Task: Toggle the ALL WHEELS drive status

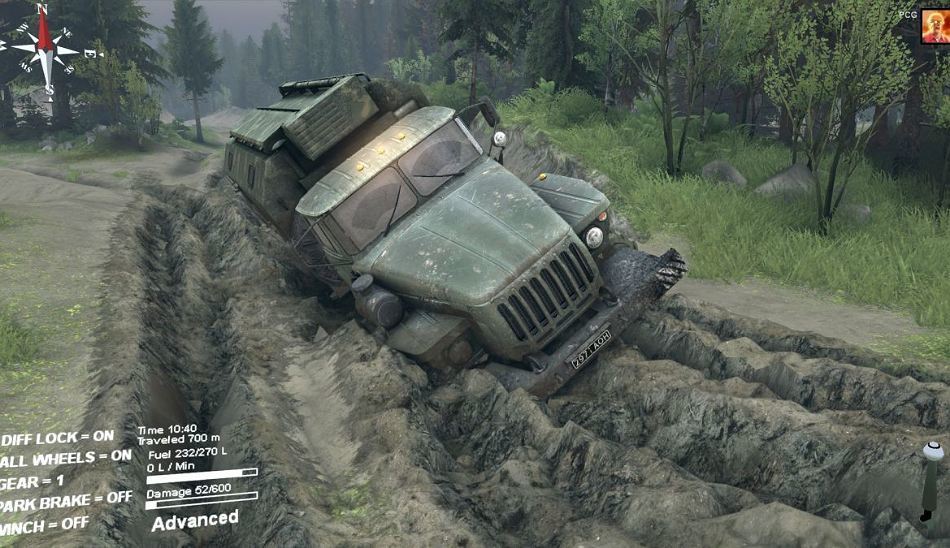Action: pyautogui.click(x=66, y=457)
